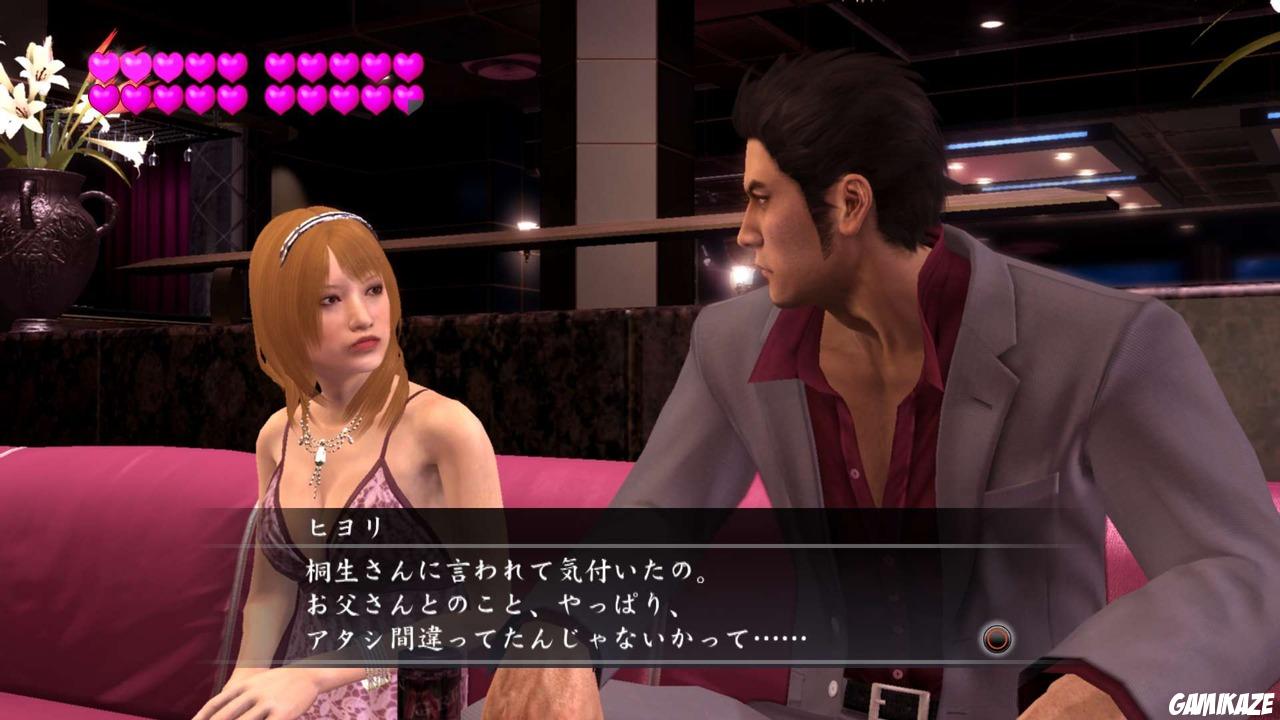1280x720 pixels.
Task: Select the first heart of the right group
Action: point(277,66)
